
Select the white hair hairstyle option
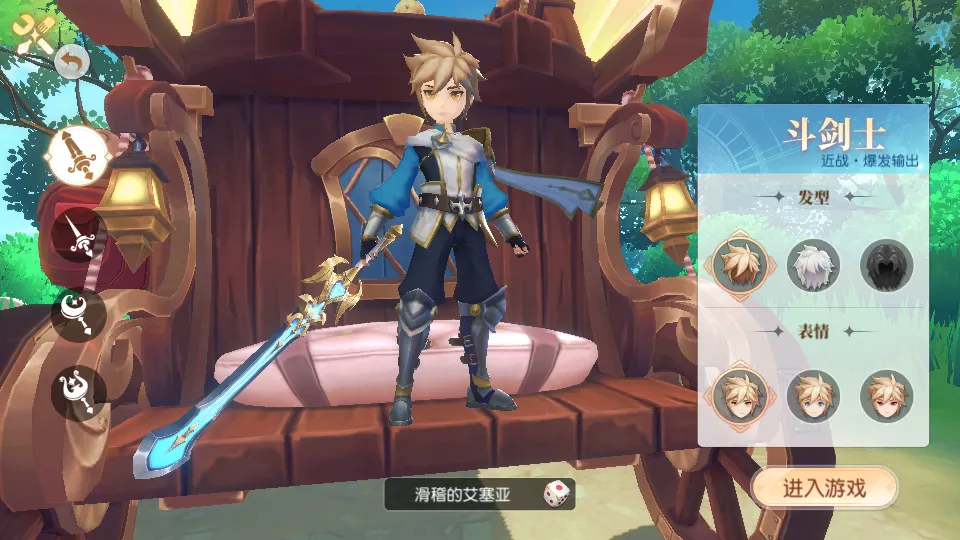pyautogui.click(x=813, y=265)
